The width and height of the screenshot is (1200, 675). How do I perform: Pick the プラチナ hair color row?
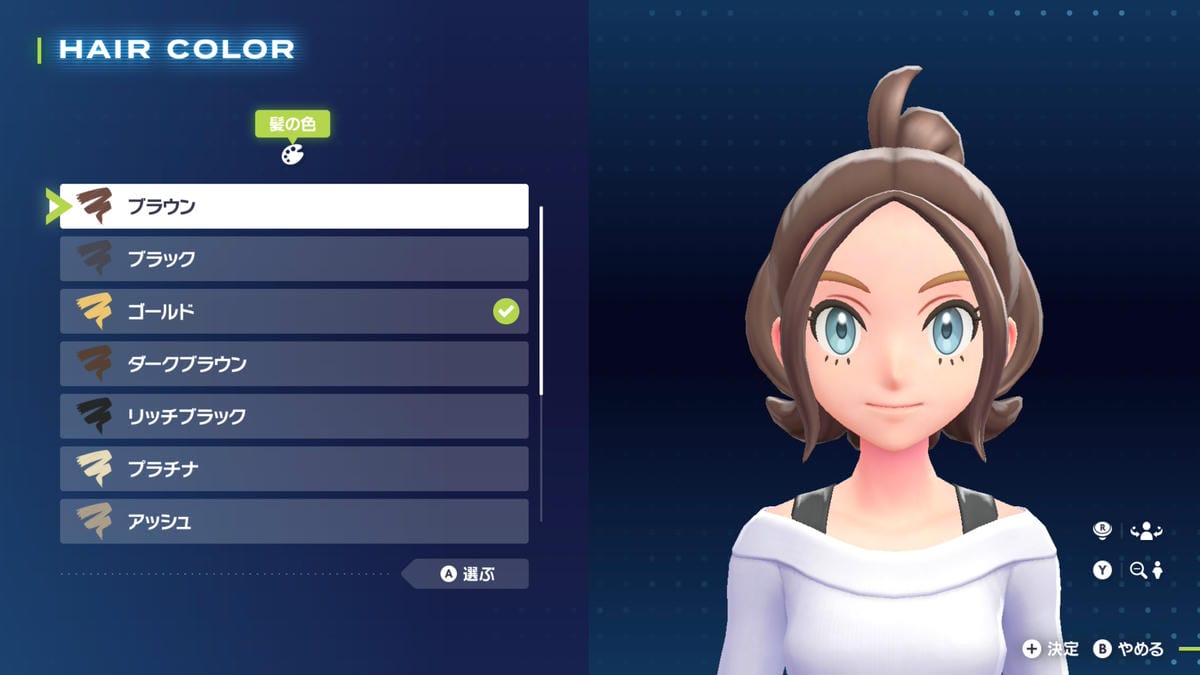[294, 469]
